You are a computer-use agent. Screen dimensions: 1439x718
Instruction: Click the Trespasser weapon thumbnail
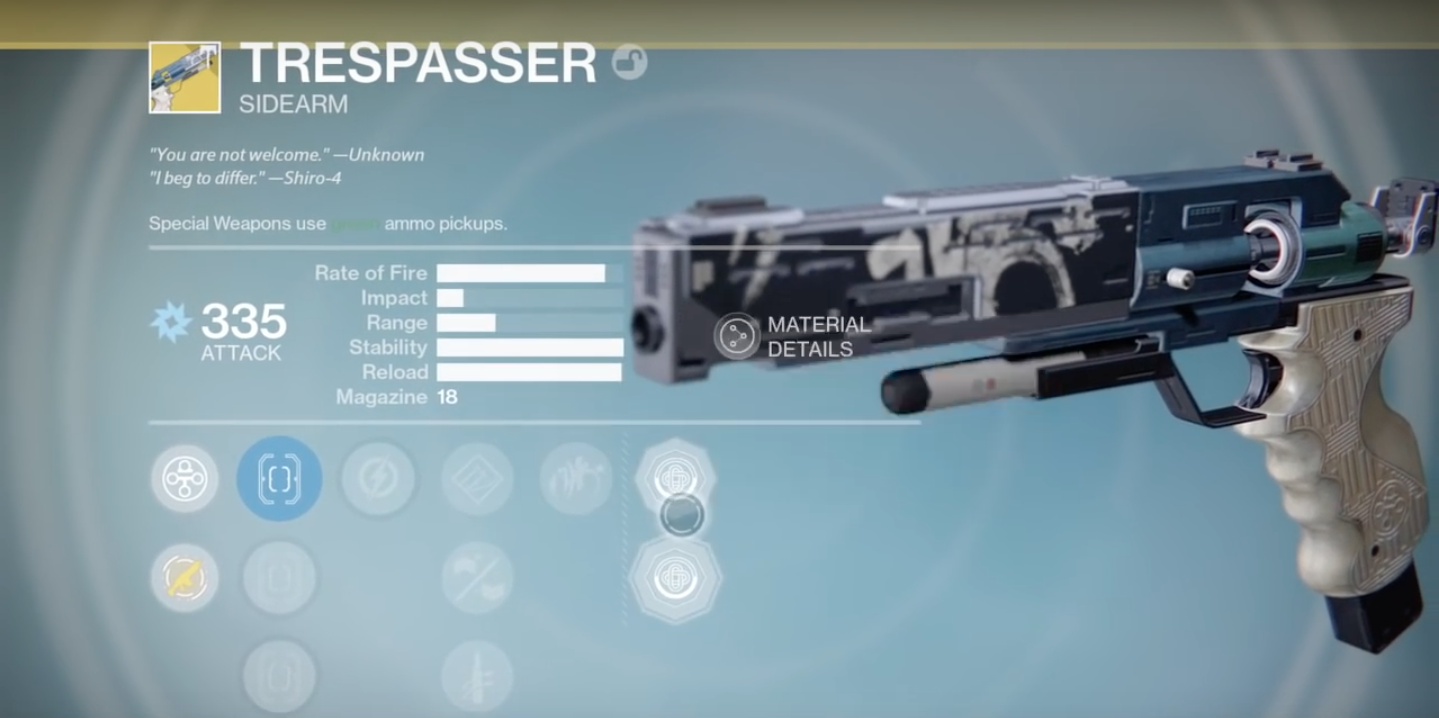(185, 77)
